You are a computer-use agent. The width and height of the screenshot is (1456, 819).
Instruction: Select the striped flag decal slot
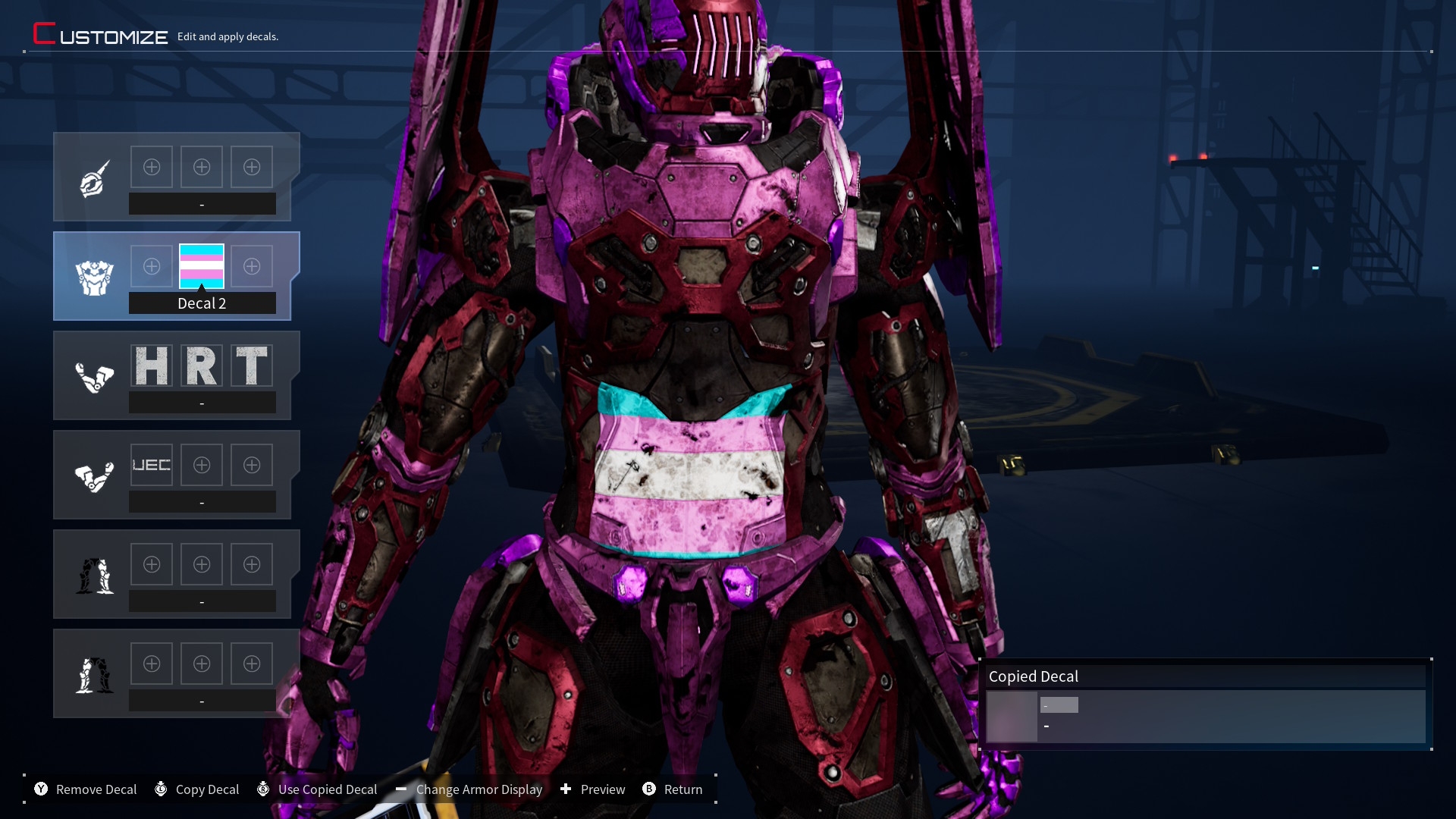point(202,266)
